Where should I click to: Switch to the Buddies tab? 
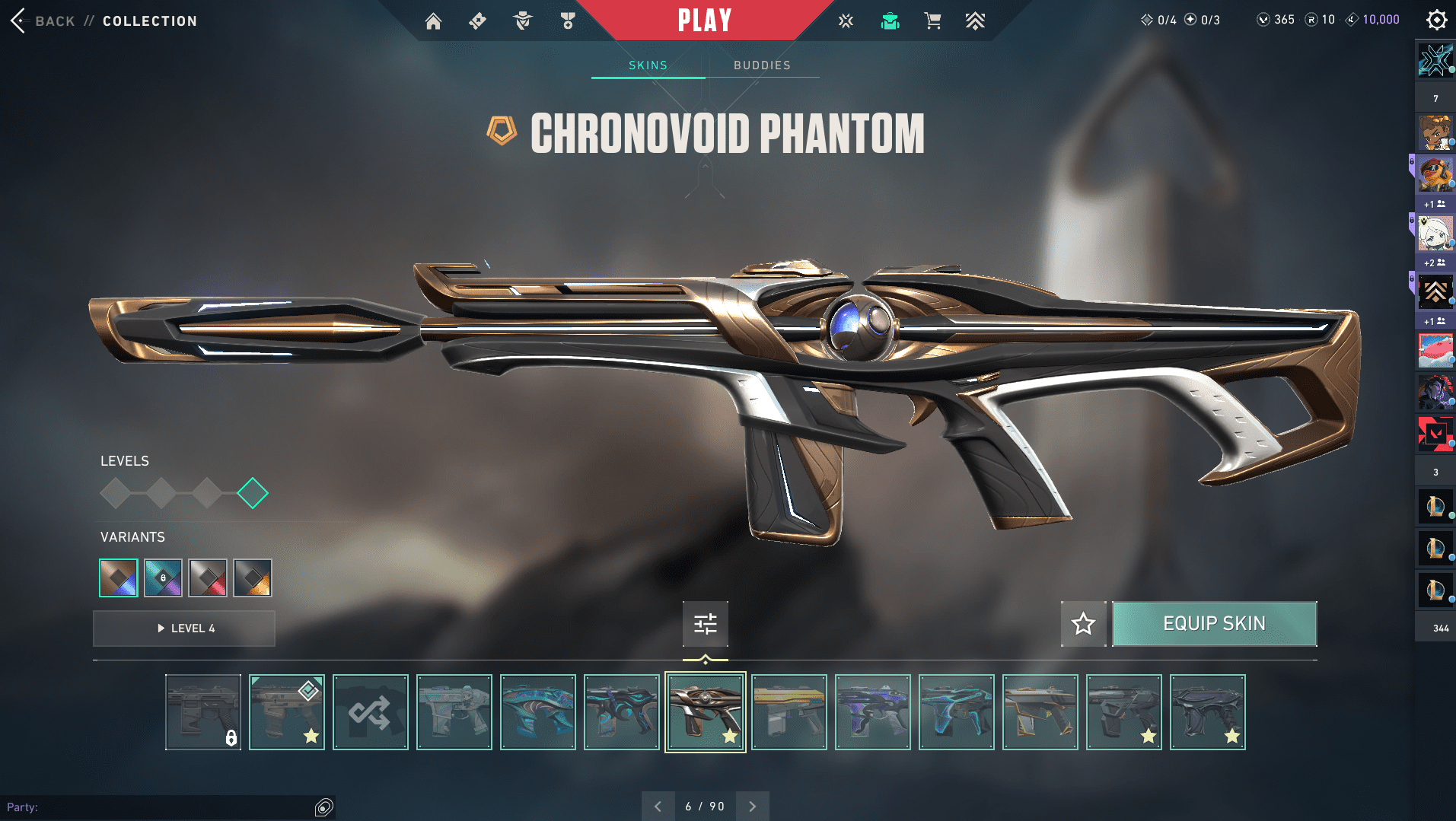[762, 65]
